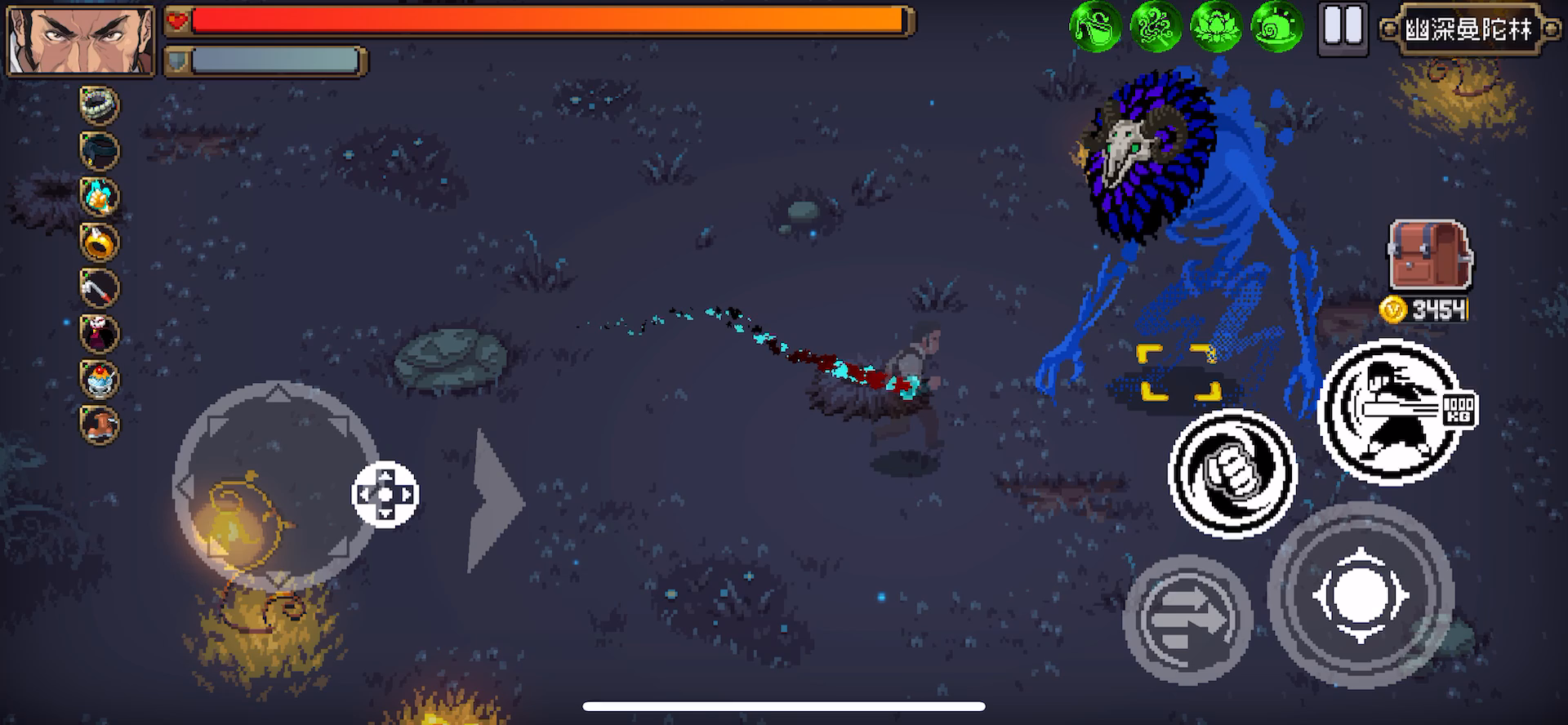Viewport: 1568px width, 725px height.
Task: Tap the white d-pad movement knob
Action: (385, 494)
